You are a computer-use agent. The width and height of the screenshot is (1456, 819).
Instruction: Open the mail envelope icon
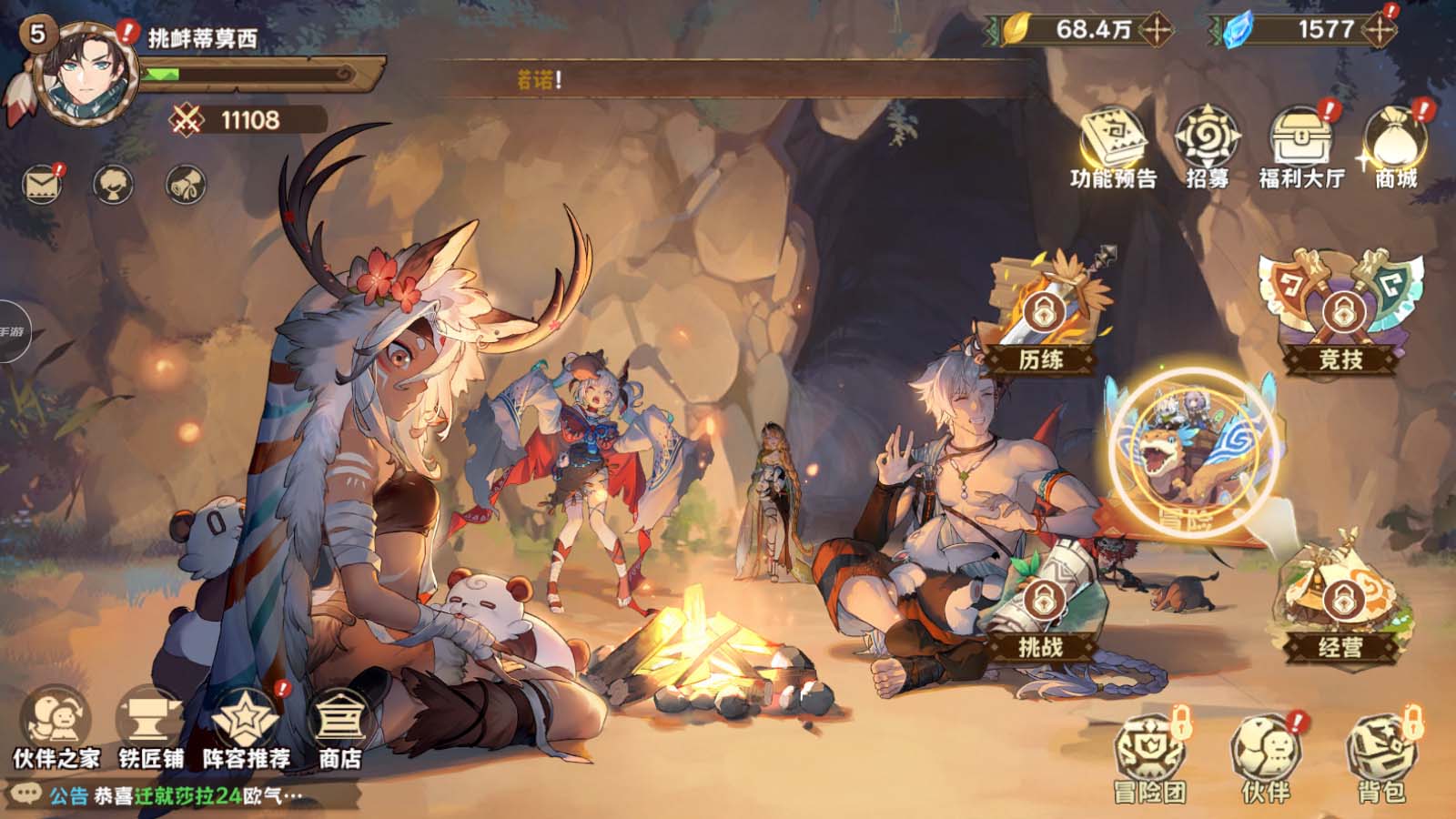coord(43,186)
